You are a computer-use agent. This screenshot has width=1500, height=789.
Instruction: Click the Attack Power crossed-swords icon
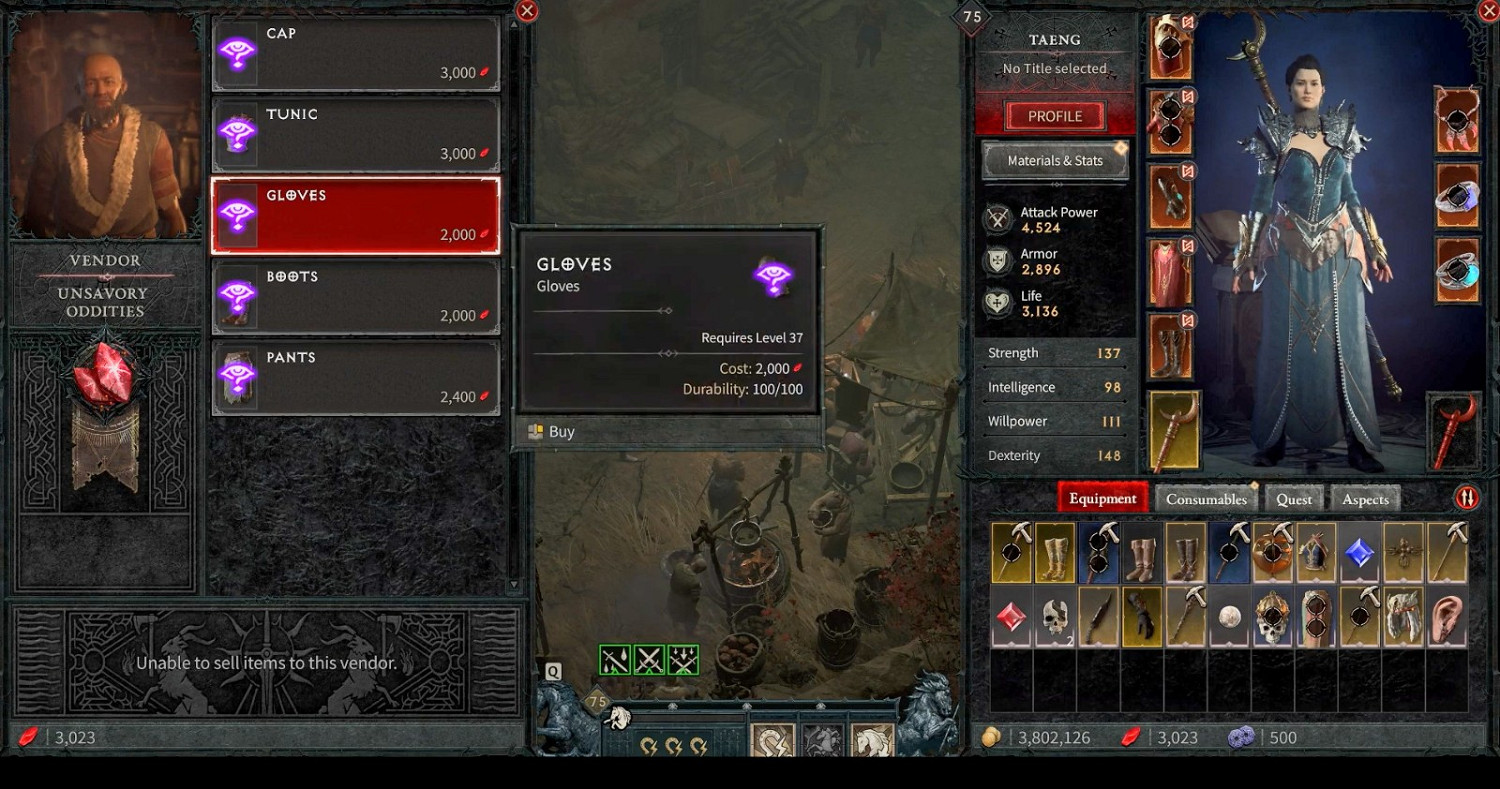pyautogui.click(x=997, y=218)
